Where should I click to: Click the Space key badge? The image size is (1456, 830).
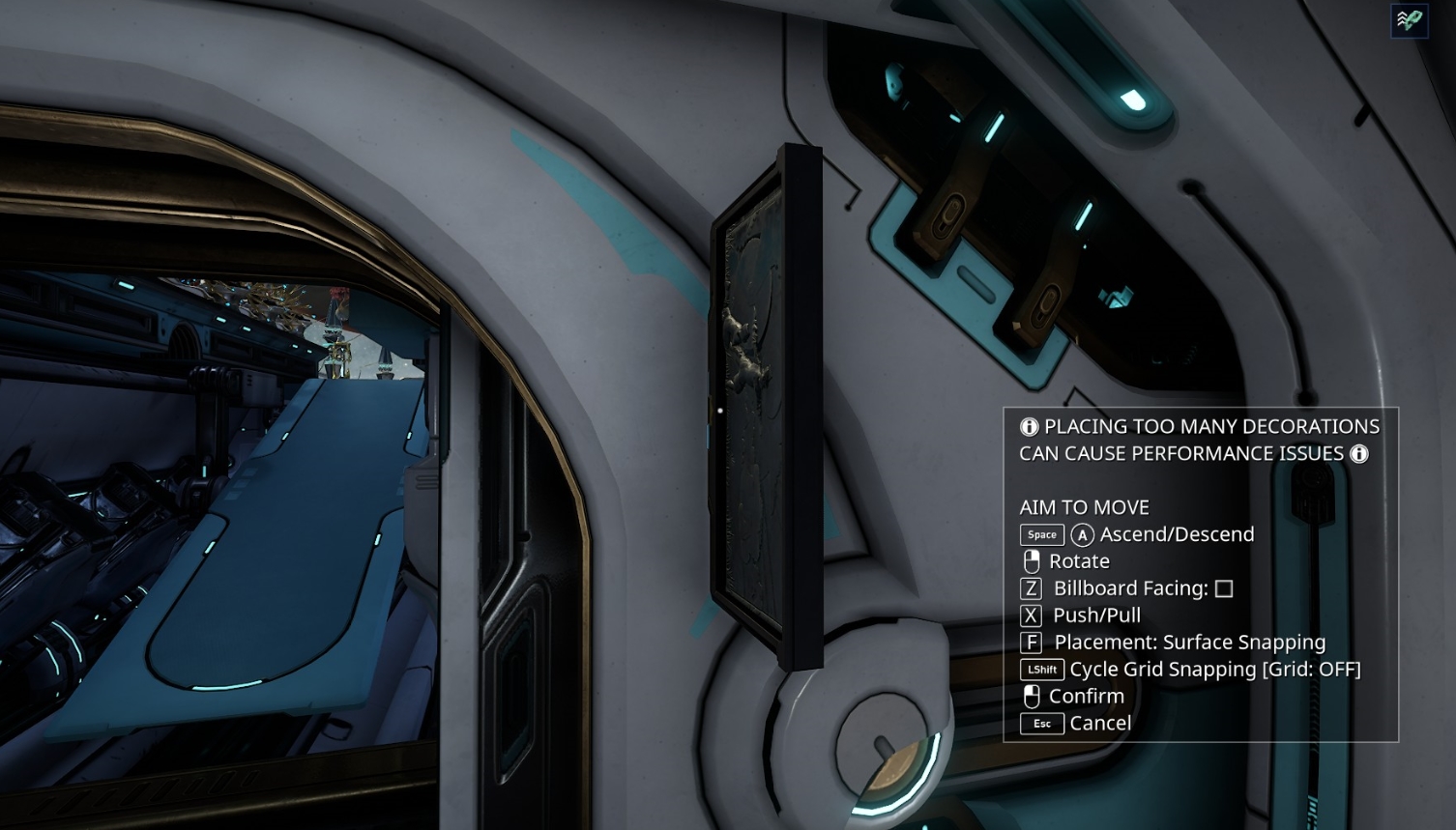click(x=1041, y=534)
